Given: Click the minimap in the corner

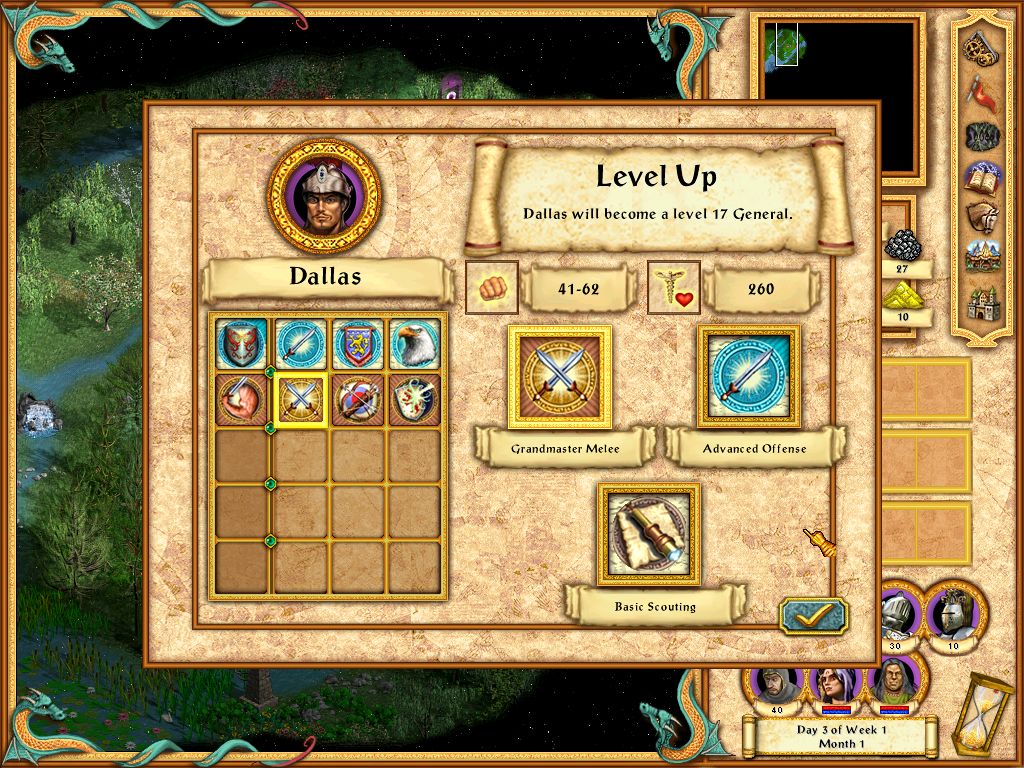Looking at the screenshot, I should tap(838, 92).
